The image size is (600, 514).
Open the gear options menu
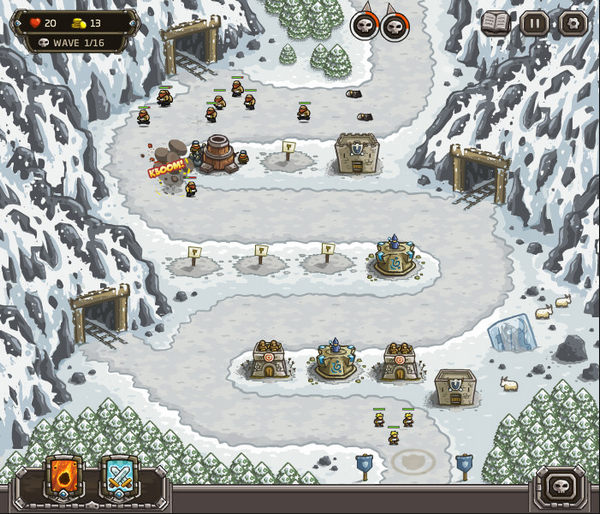572,23
